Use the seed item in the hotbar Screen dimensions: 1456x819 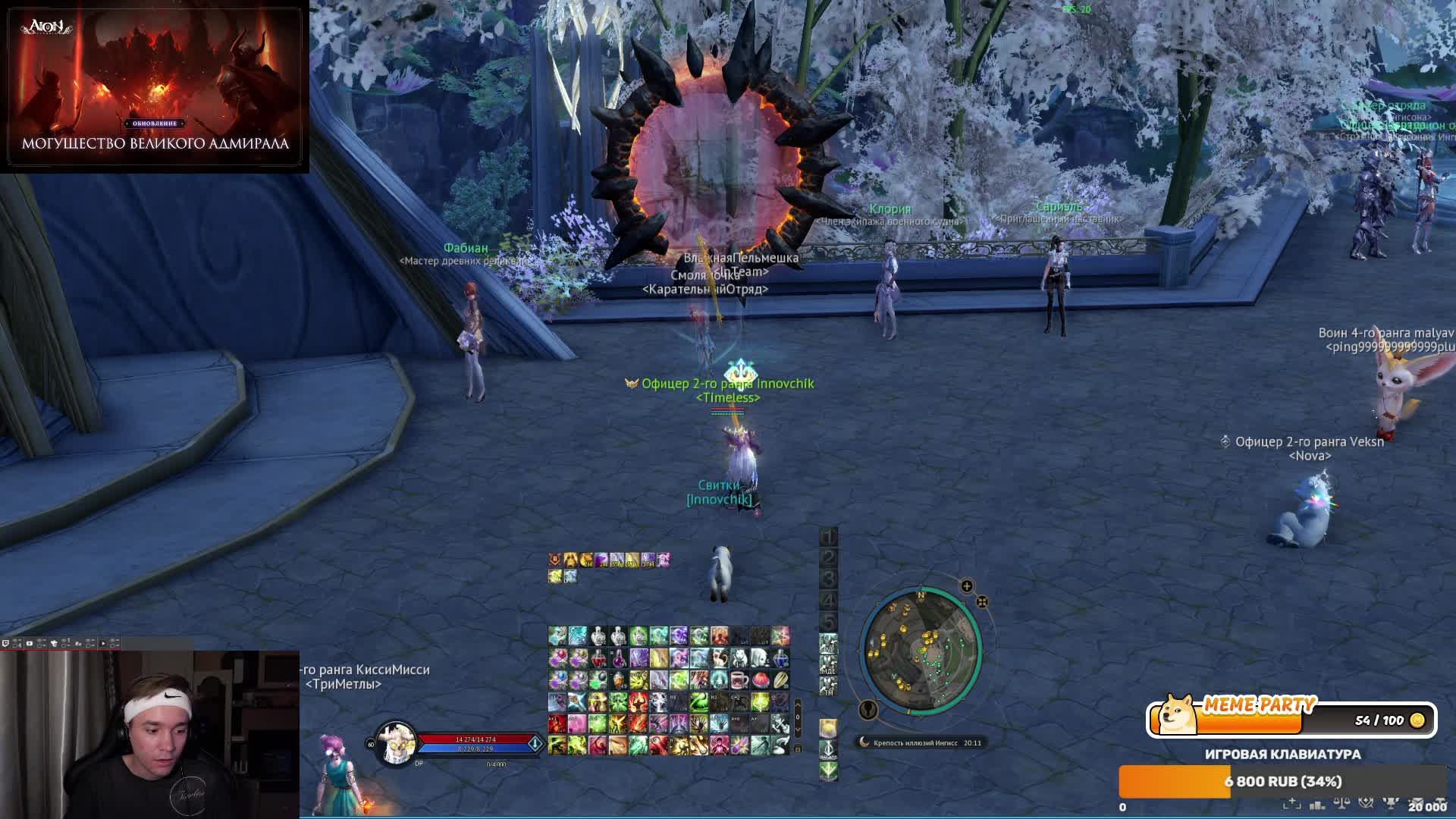tap(780, 679)
